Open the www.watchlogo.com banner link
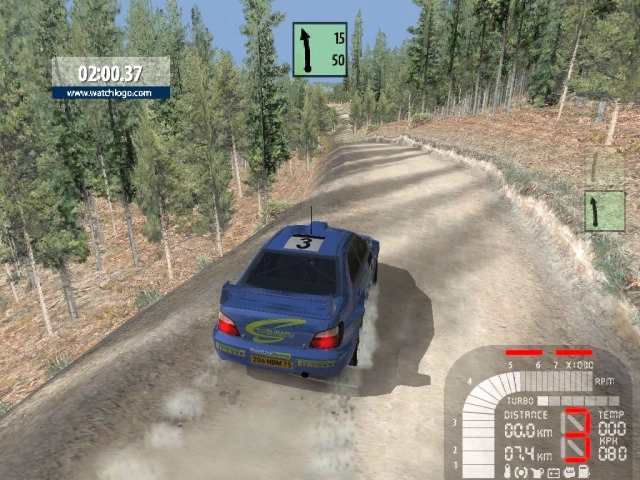This screenshot has width=640, height=480. 111,93
